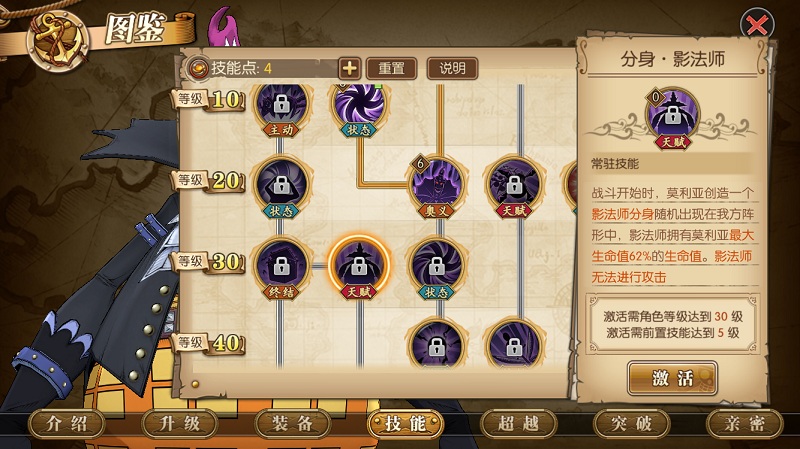Viewport: 800px width, 449px height.
Task: Switch to the 介绍 tab
Action: [68, 423]
